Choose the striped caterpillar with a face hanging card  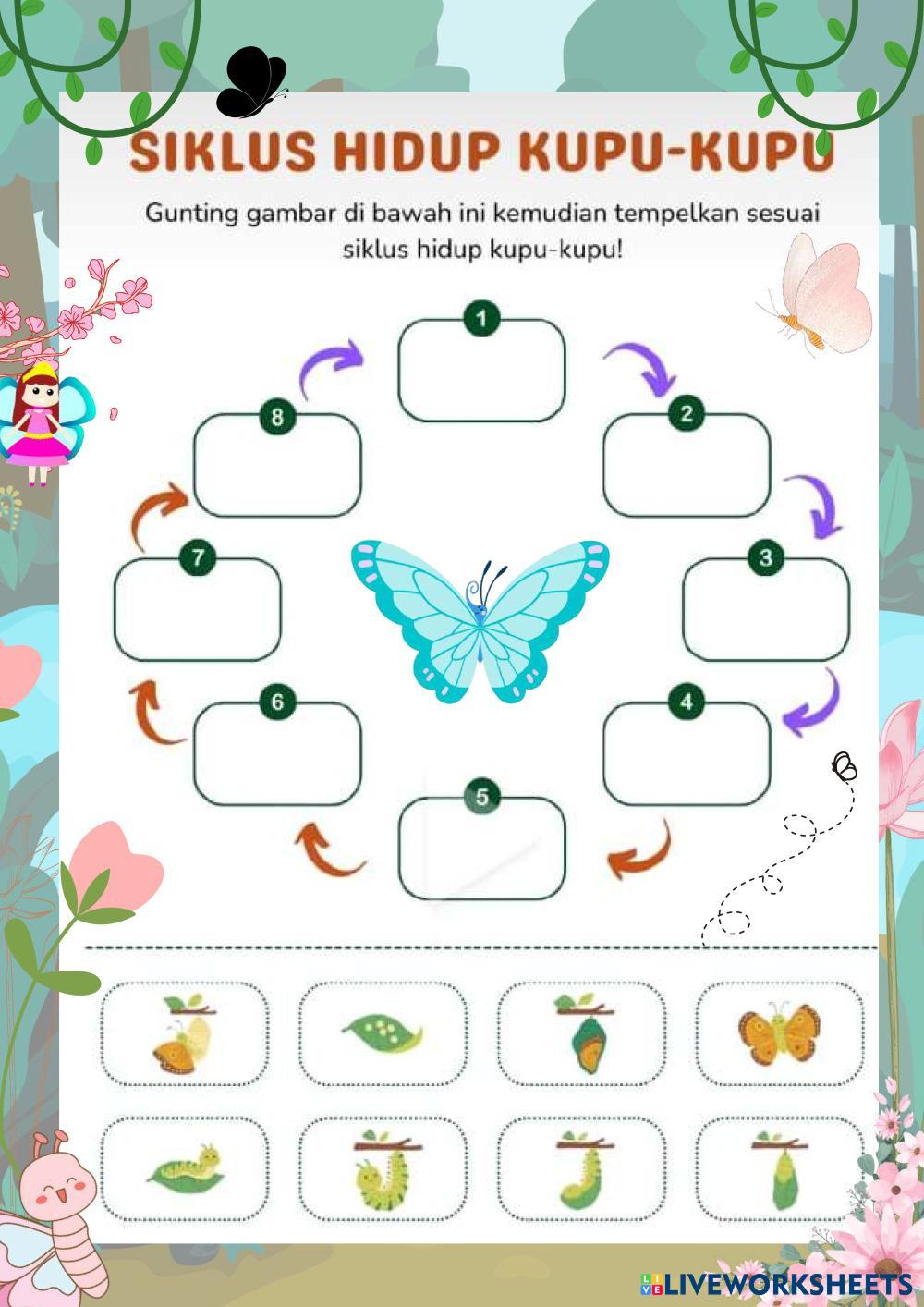(x=383, y=1169)
